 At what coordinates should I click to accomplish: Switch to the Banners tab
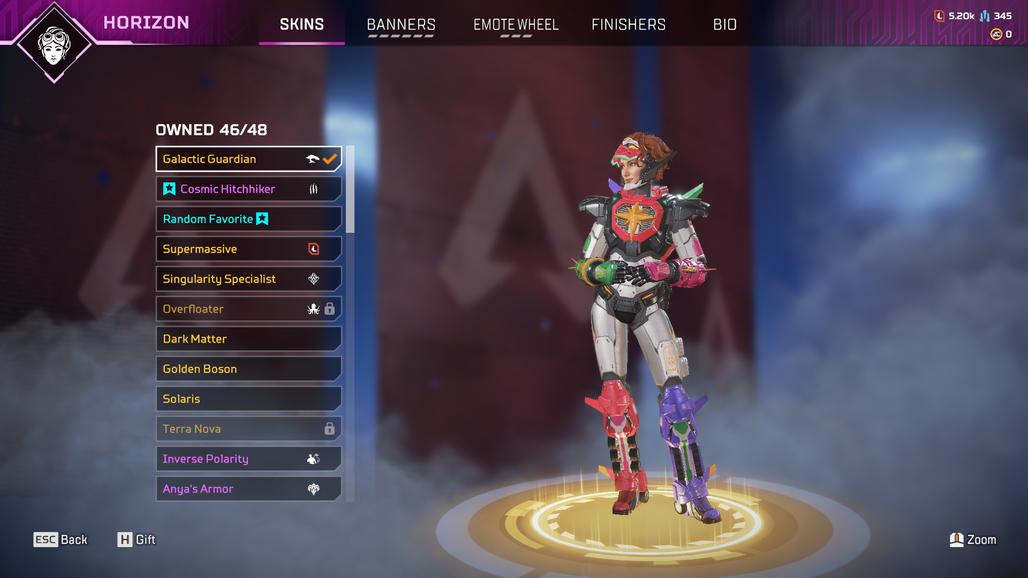pos(401,24)
